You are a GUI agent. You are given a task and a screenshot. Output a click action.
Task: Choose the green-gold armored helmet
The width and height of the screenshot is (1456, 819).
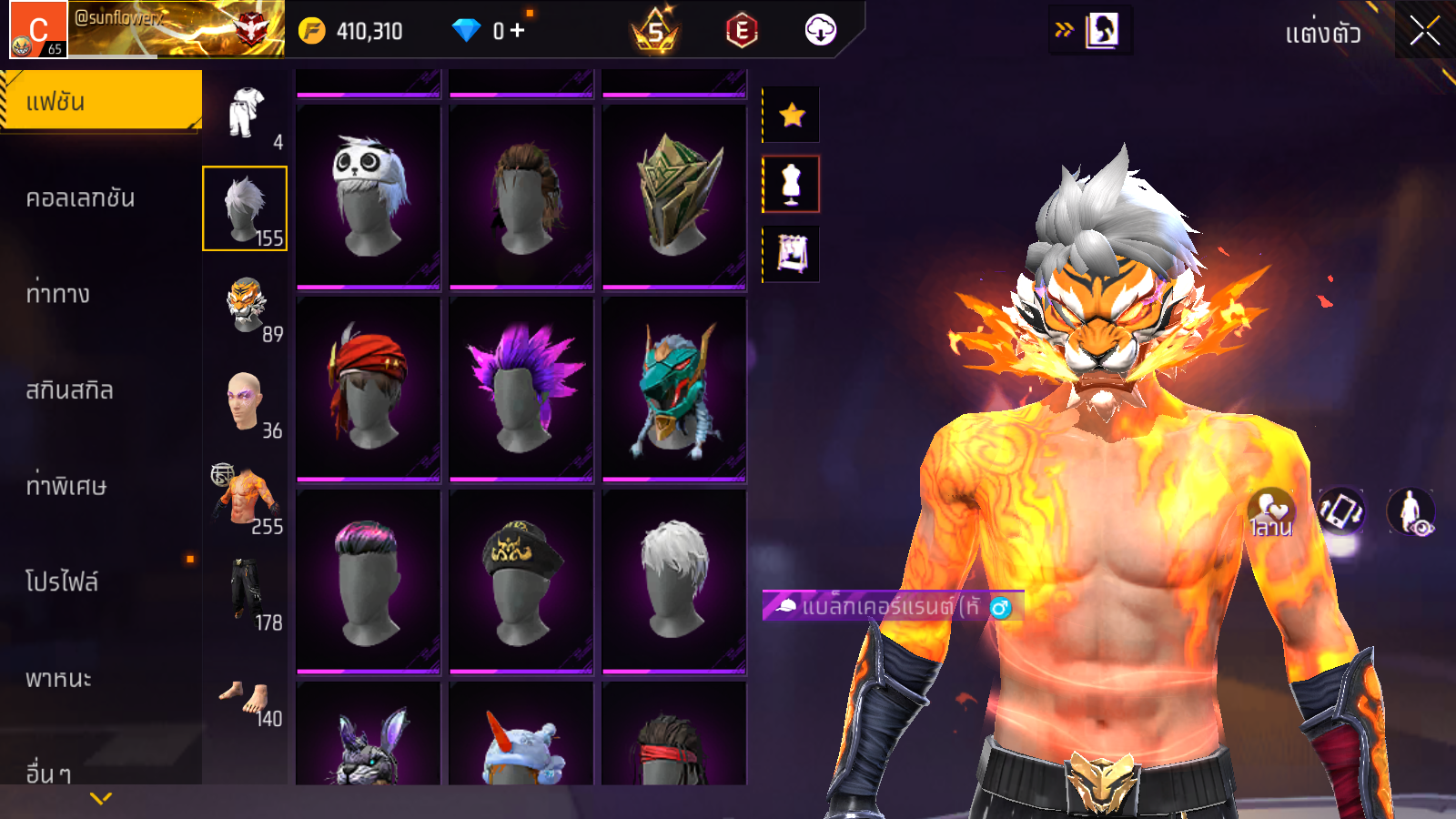pos(674,197)
